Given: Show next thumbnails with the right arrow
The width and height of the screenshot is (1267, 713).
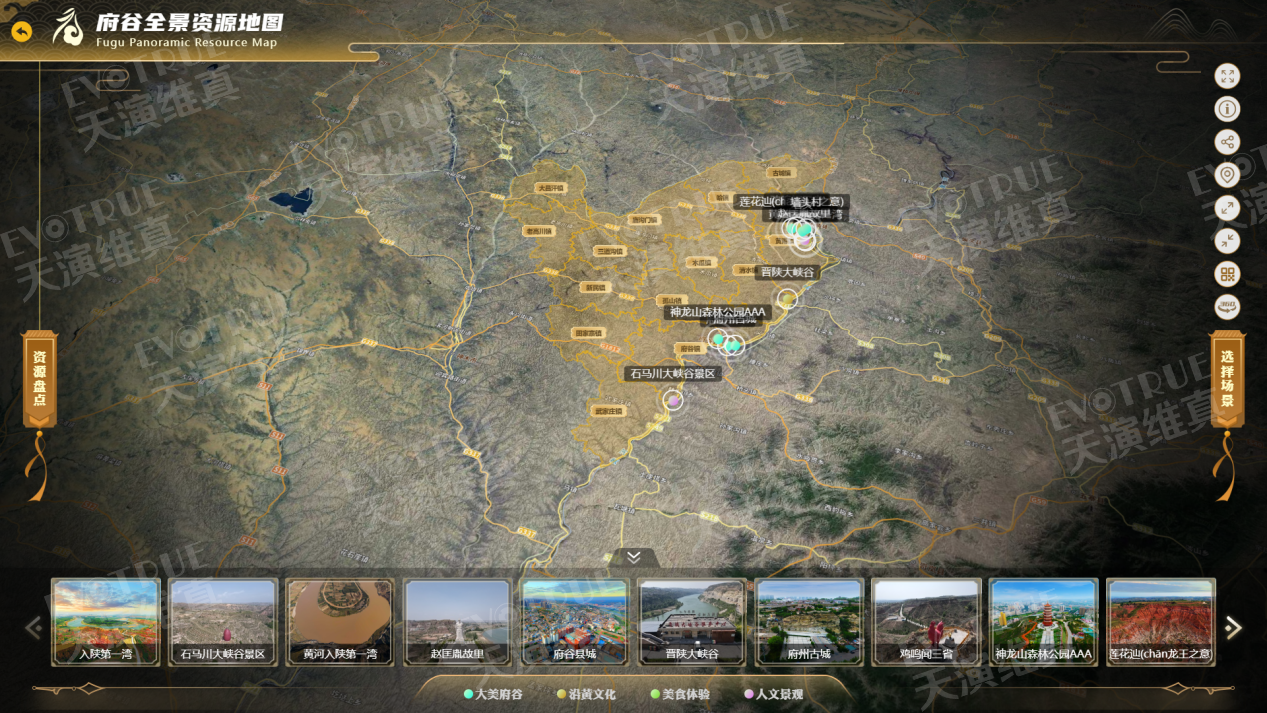Looking at the screenshot, I should pyautogui.click(x=1233, y=627).
